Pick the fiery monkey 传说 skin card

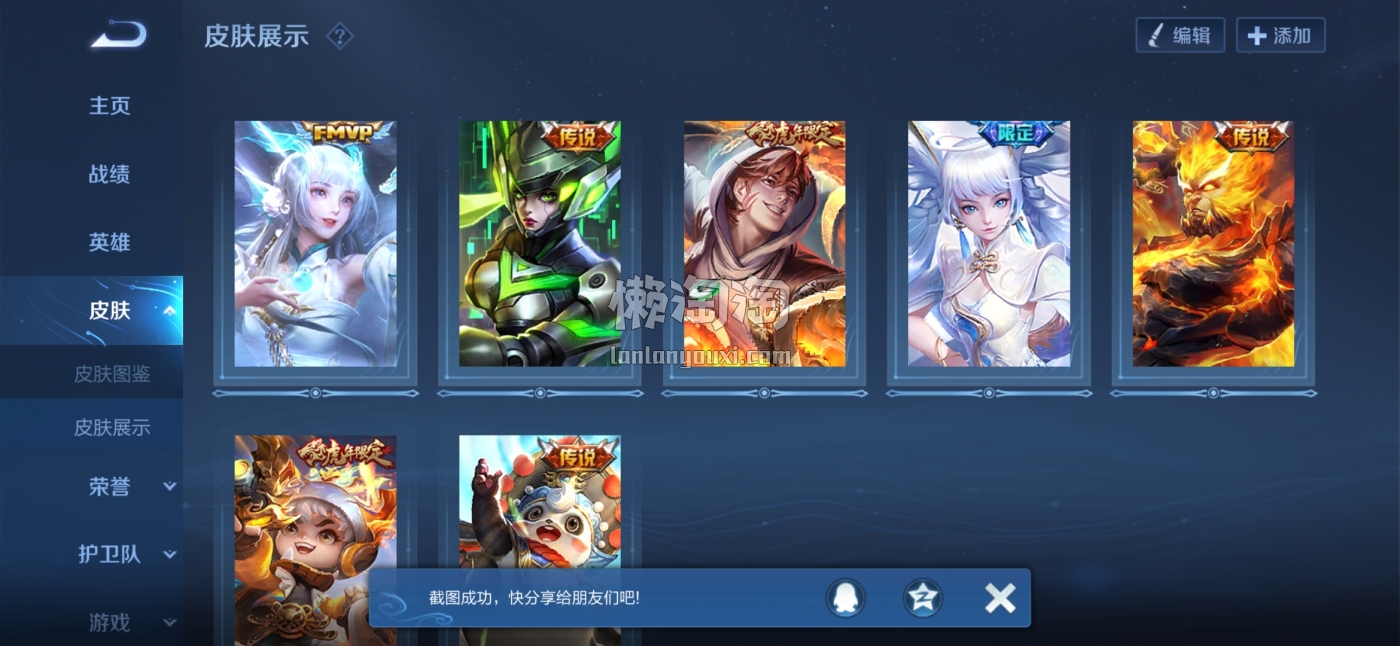(x=1213, y=245)
